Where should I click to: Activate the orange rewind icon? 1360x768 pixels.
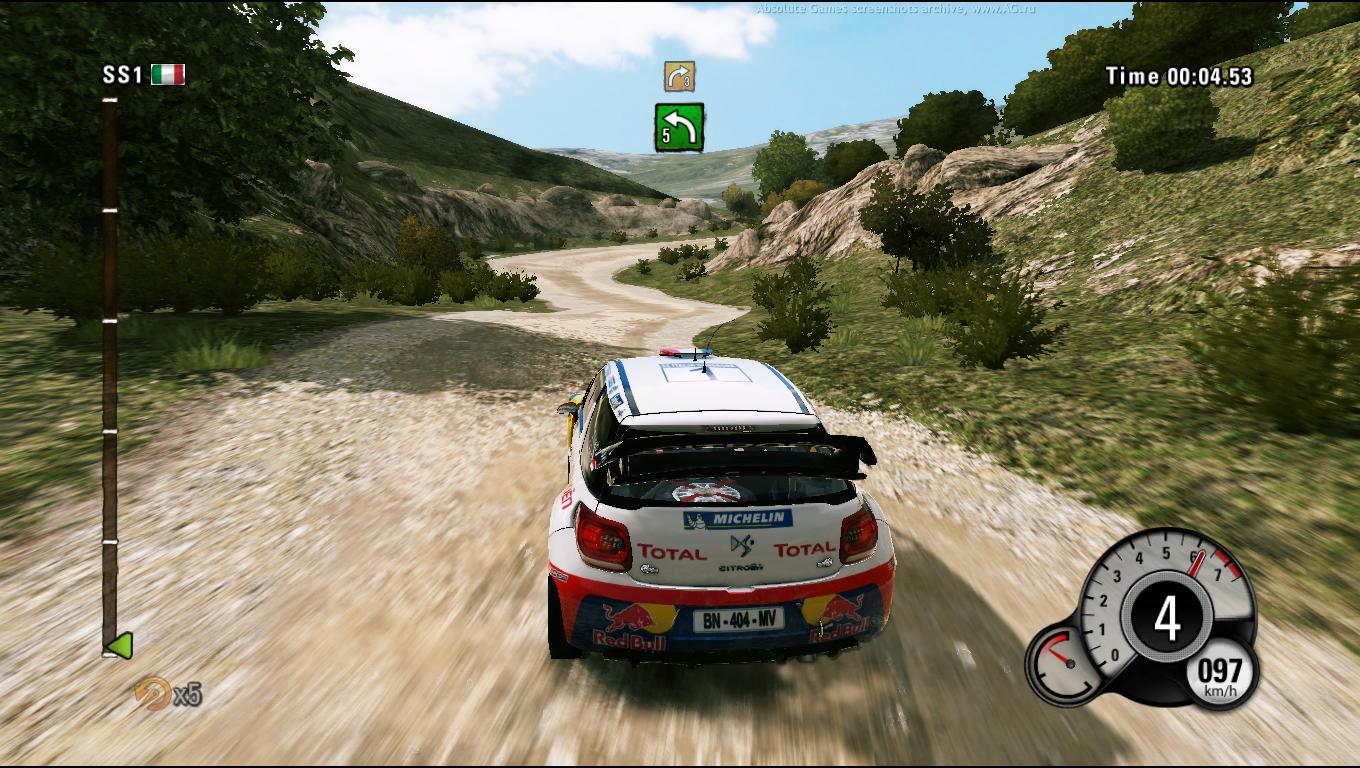[152, 692]
